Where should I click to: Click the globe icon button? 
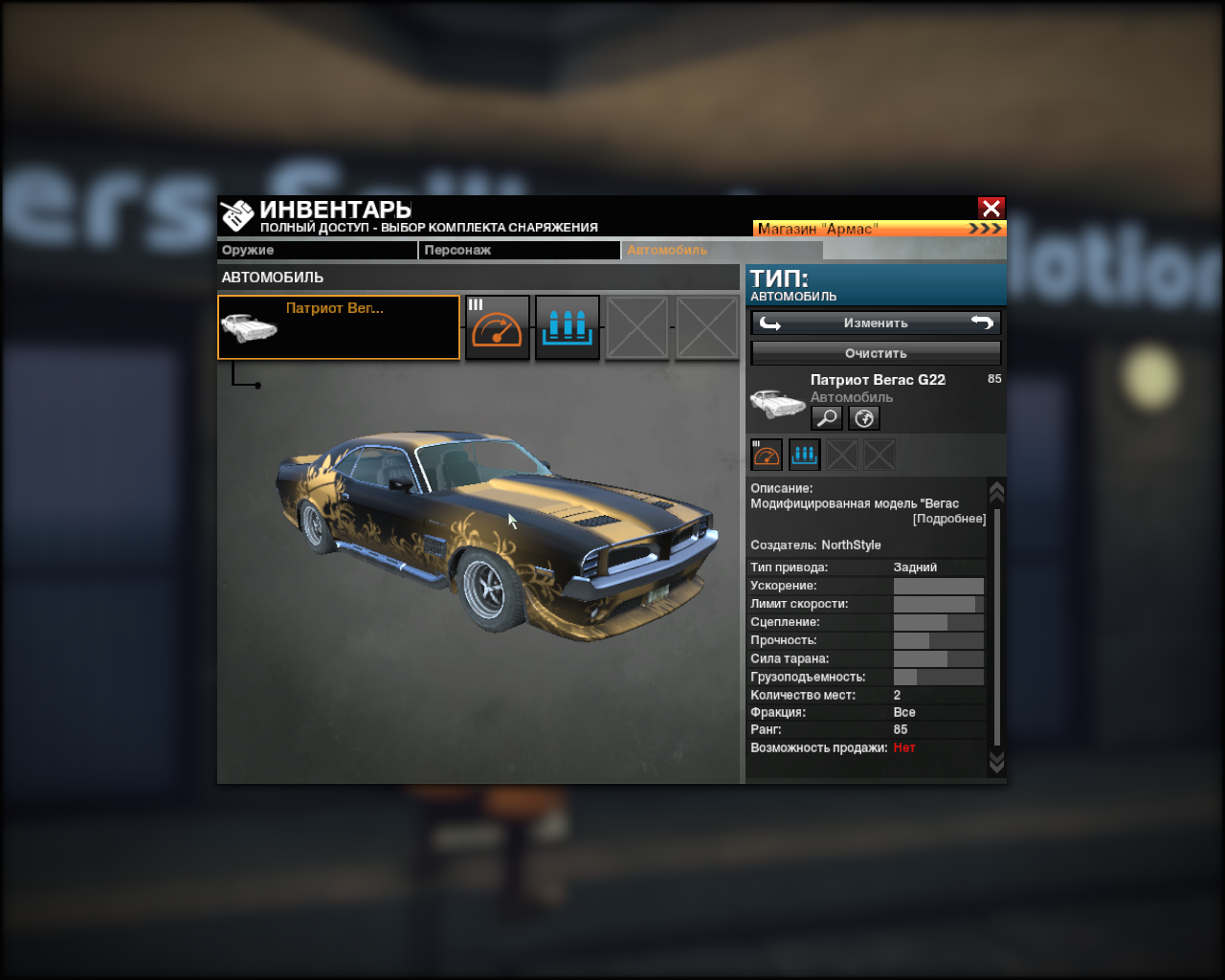pyautogui.click(x=863, y=418)
